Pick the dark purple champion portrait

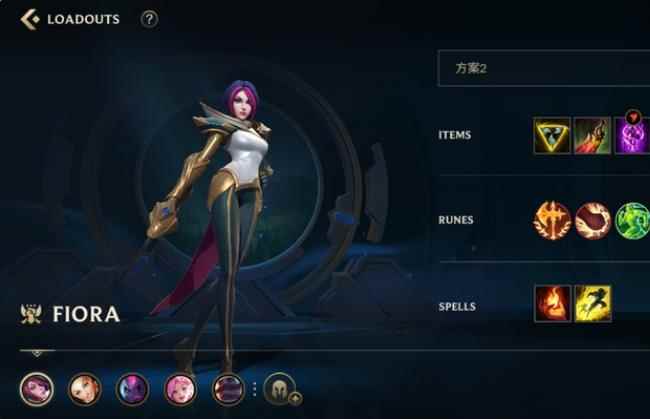(x=133, y=388)
